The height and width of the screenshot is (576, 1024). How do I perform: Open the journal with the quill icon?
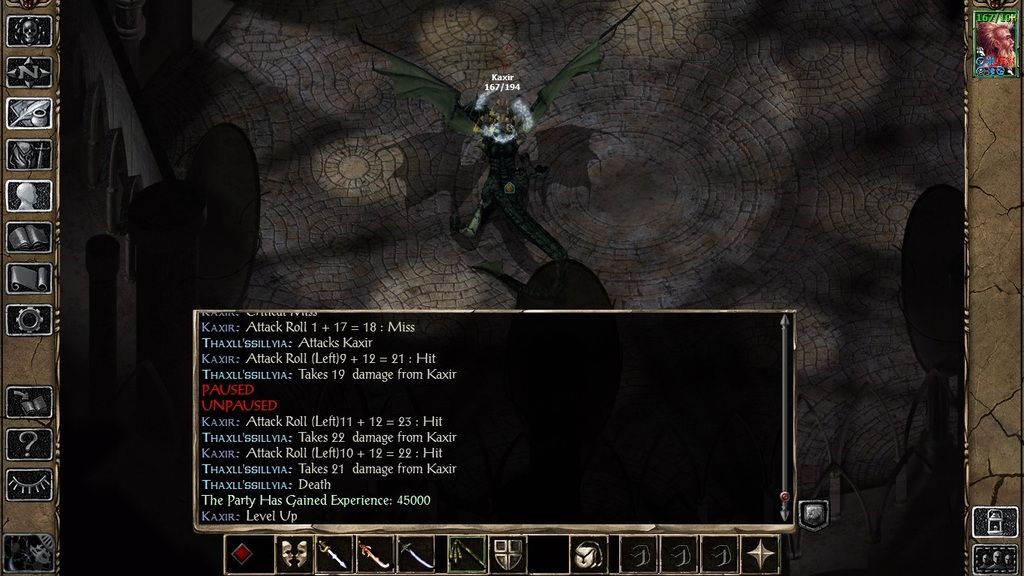pyautogui.click(x=29, y=113)
